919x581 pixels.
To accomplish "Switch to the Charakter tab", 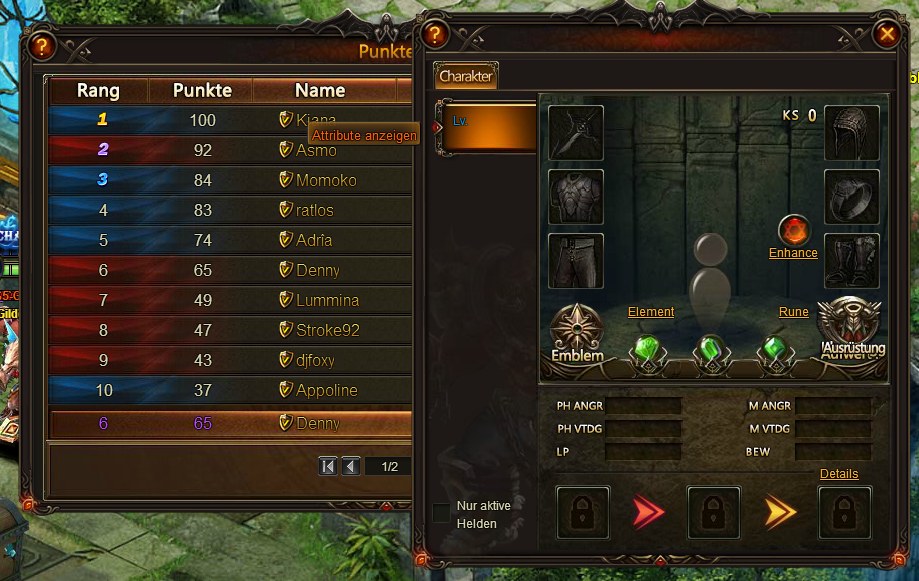I will click(x=466, y=76).
